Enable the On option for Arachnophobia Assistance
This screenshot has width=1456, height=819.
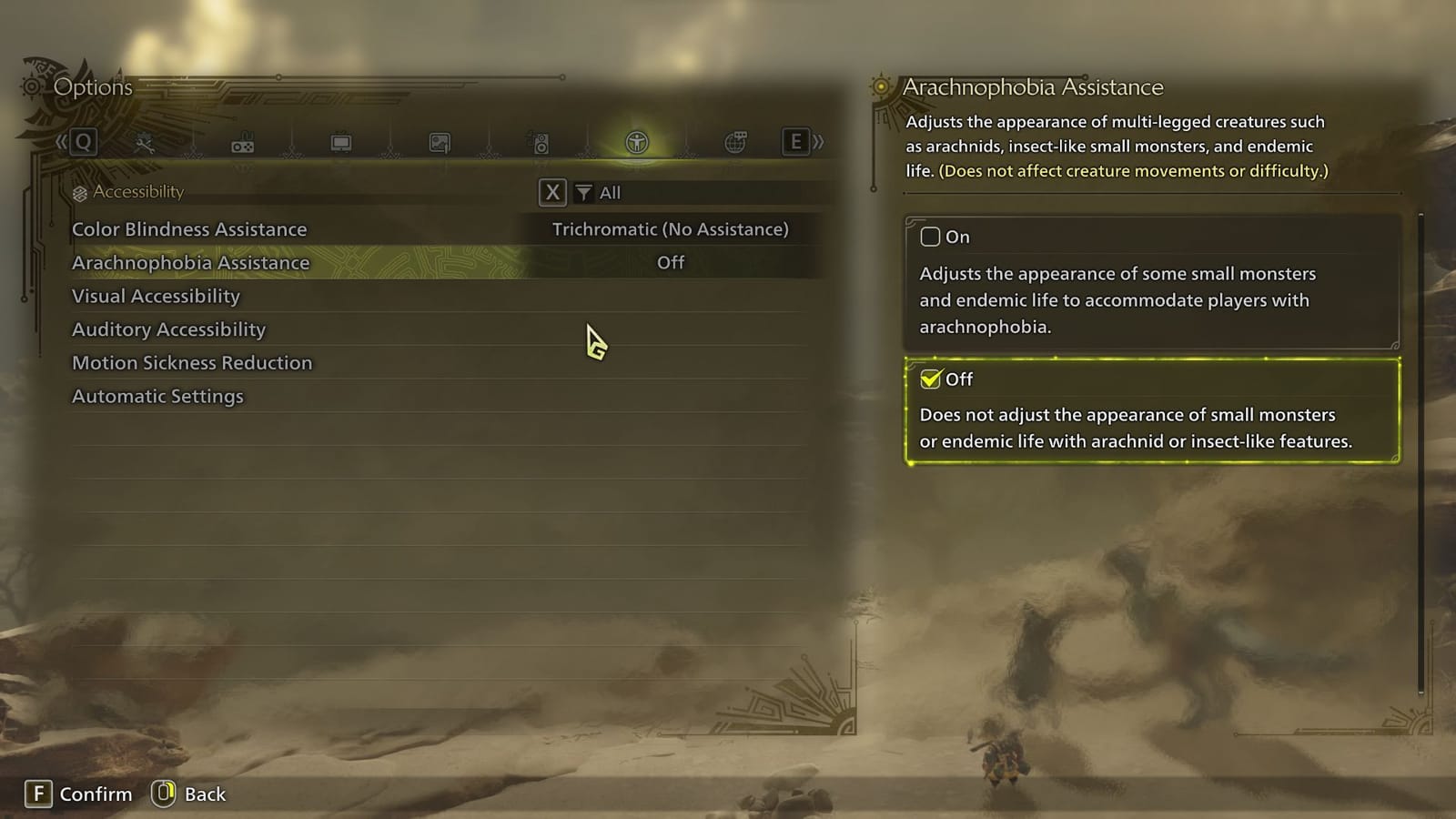931,237
